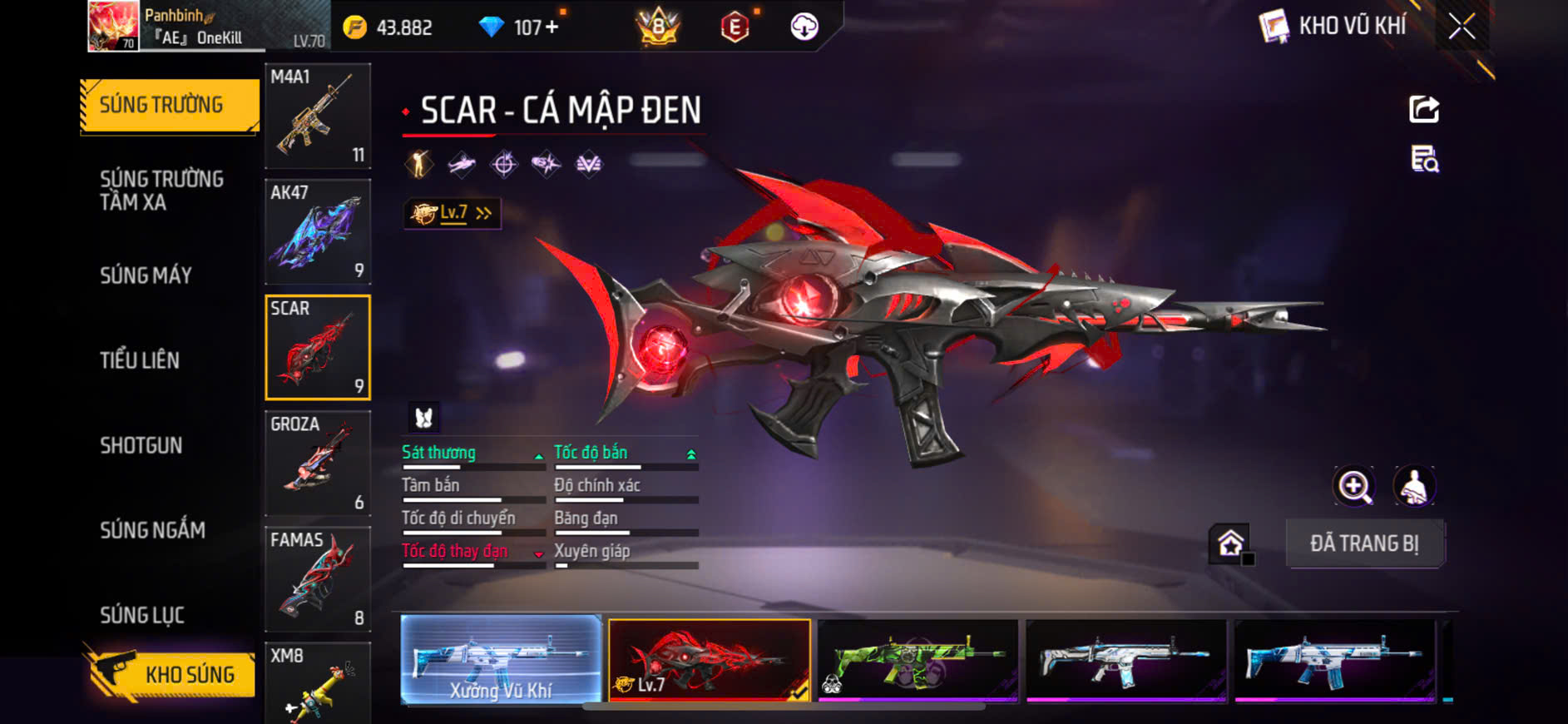Select the Tiểu Liên category
1568x724 pixels.
point(140,360)
